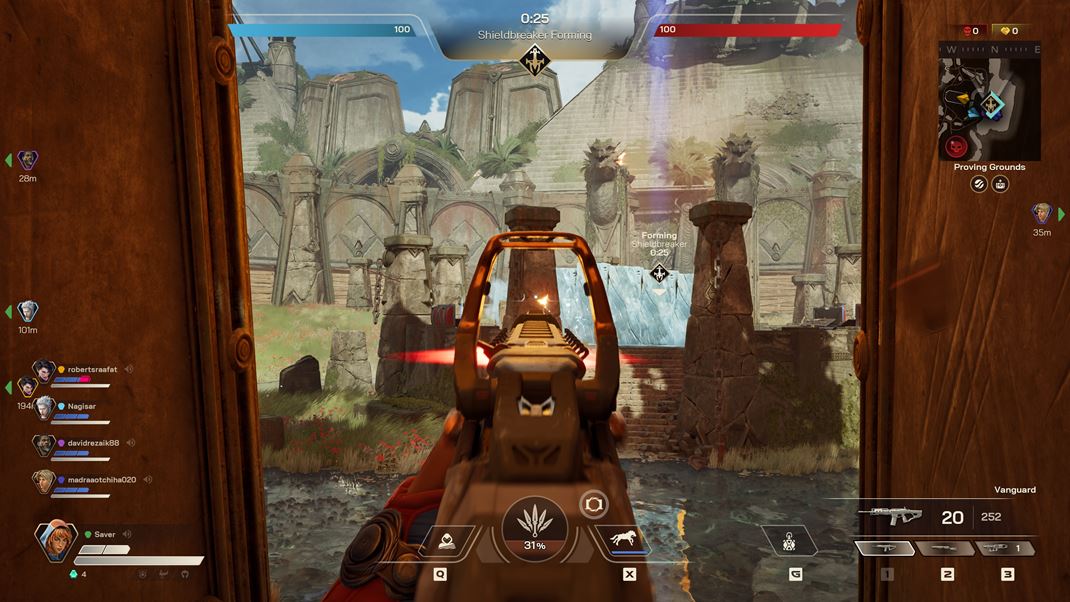Open the minimap in the corner
This screenshot has height=602, width=1070.
(989, 101)
